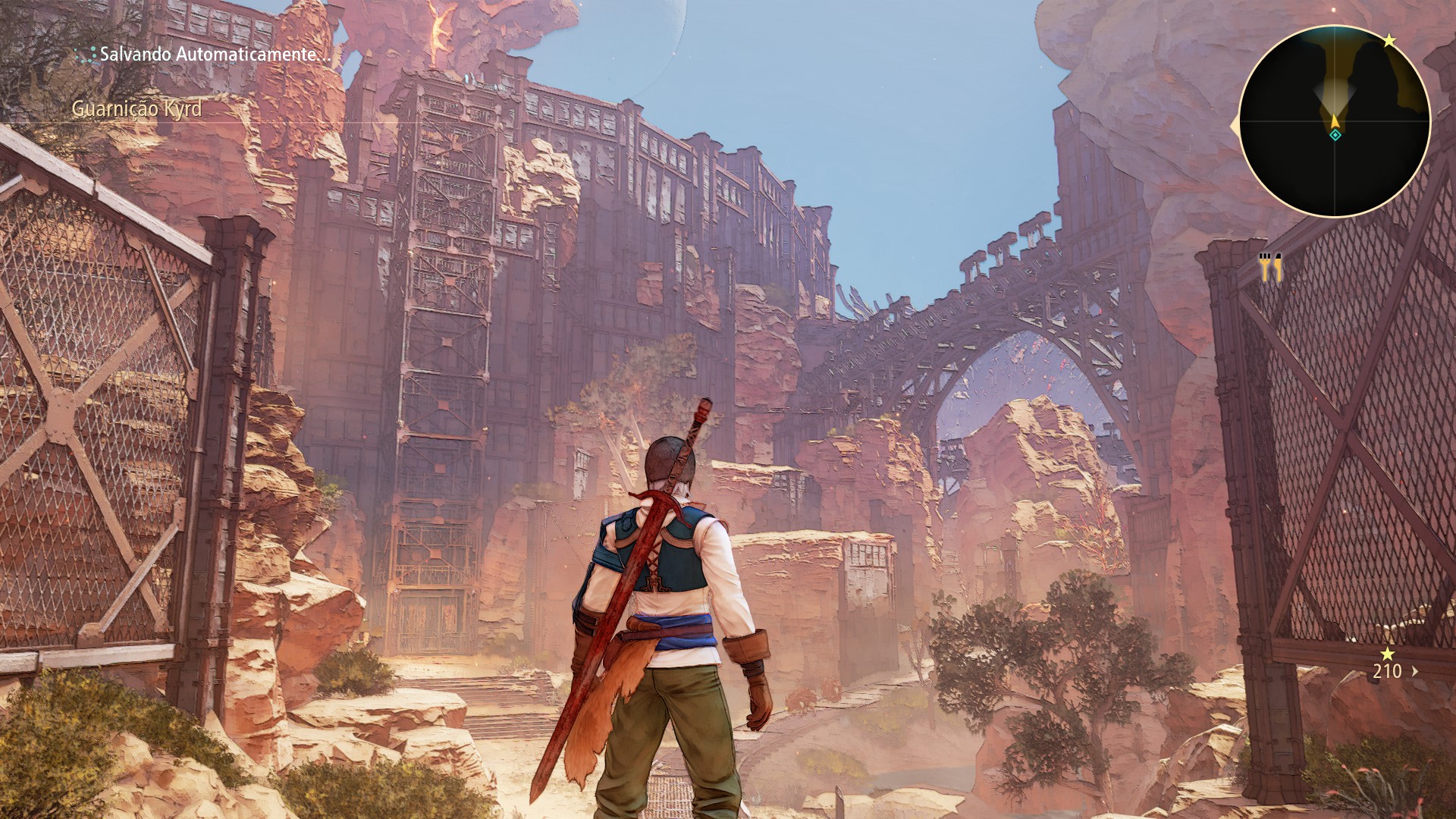Open the circular minimap
The image size is (1456, 819).
click(x=1335, y=121)
